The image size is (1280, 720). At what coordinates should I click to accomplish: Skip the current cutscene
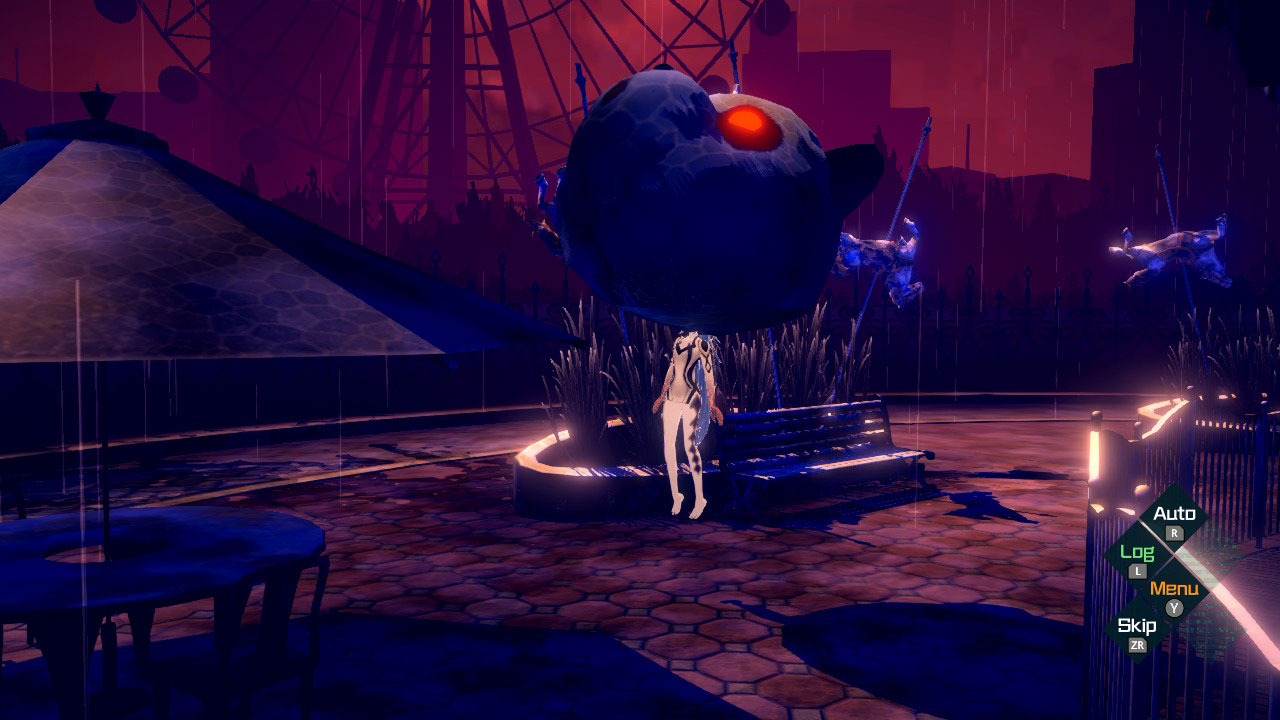1137,628
